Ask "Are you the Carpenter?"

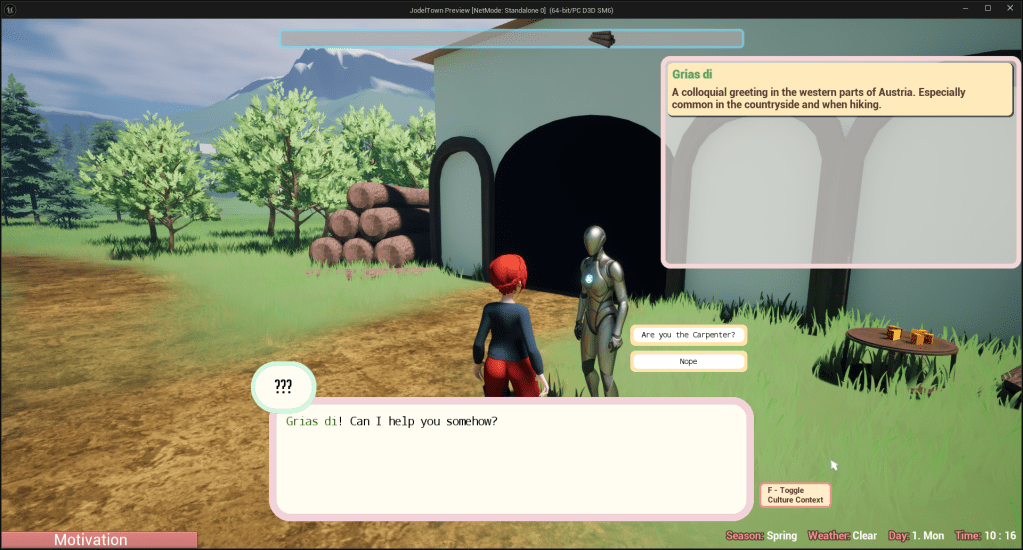pyautogui.click(x=688, y=335)
